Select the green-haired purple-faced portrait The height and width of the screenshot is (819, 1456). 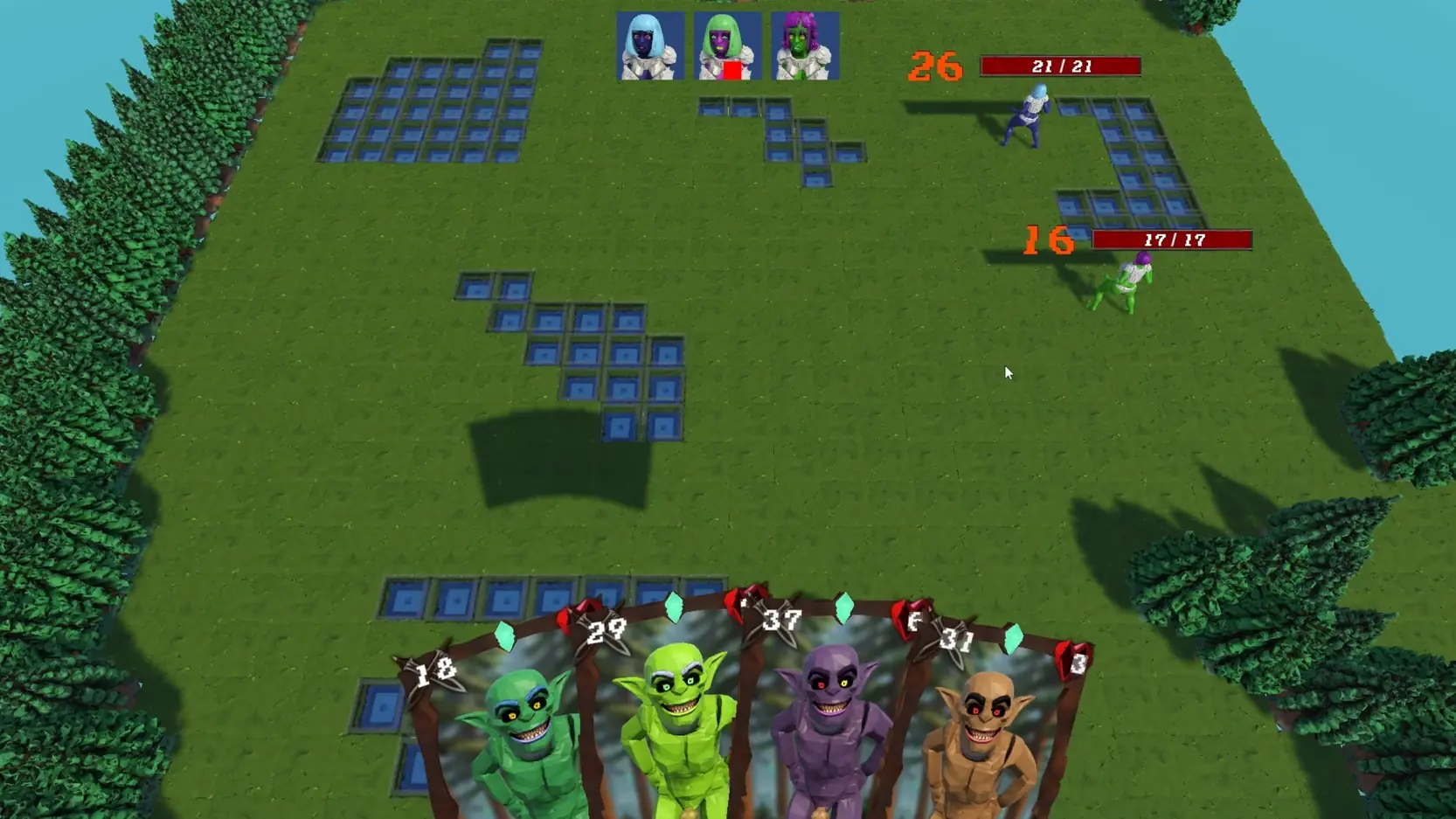[727, 45]
